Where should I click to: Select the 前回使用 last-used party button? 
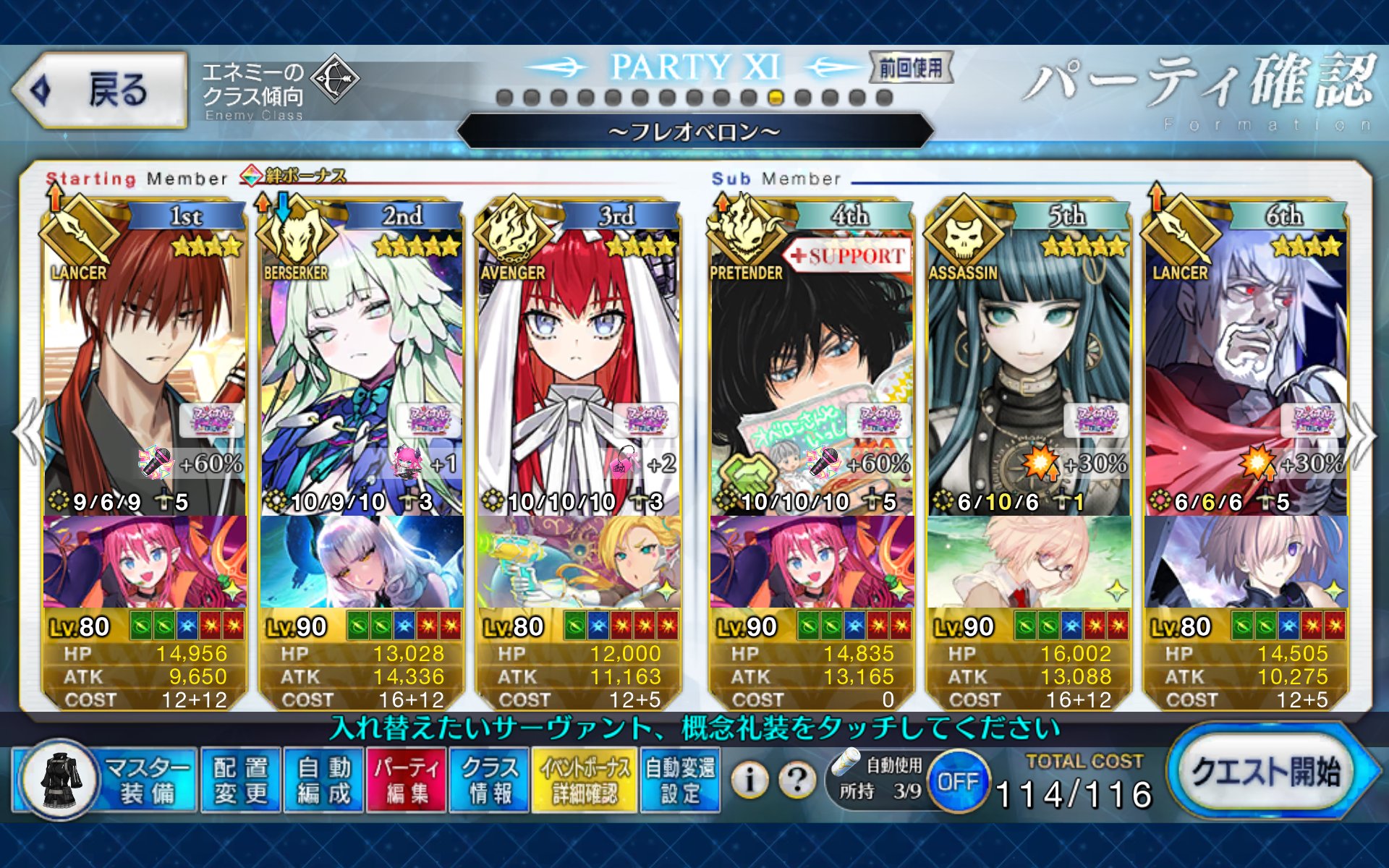tap(911, 68)
